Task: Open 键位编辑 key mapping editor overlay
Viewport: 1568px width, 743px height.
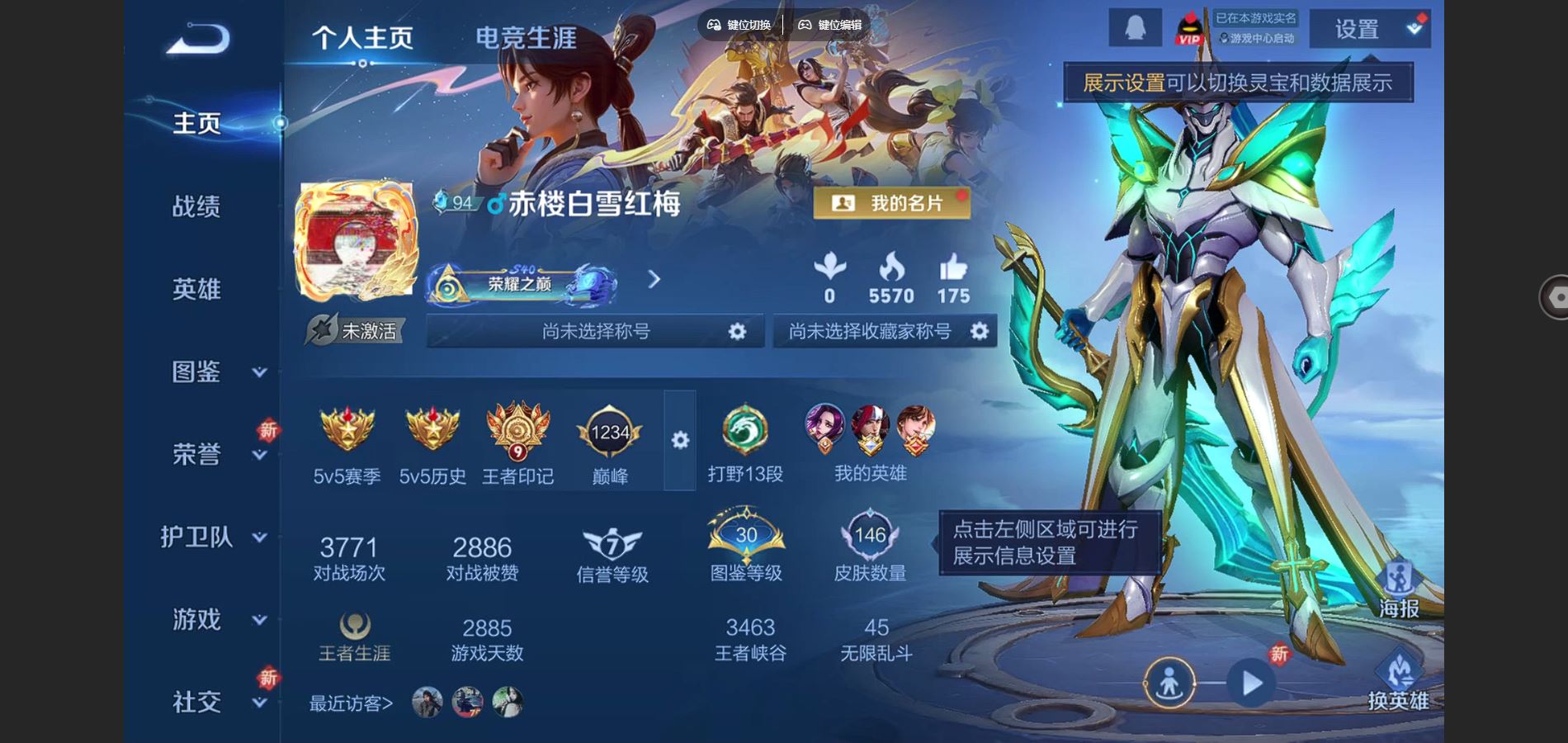Action: [x=830, y=25]
